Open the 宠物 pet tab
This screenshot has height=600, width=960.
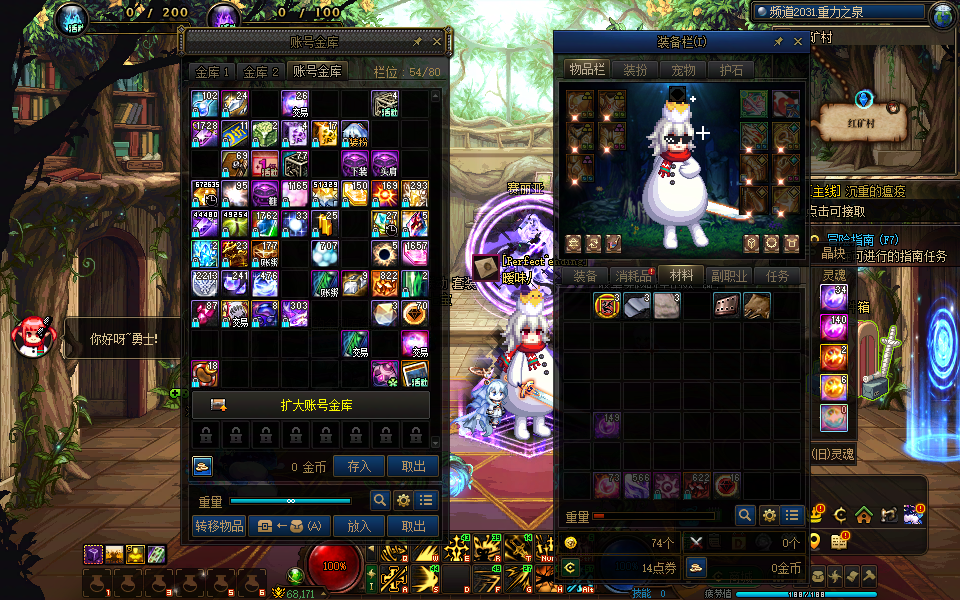pyautogui.click(x=683, y=70)
